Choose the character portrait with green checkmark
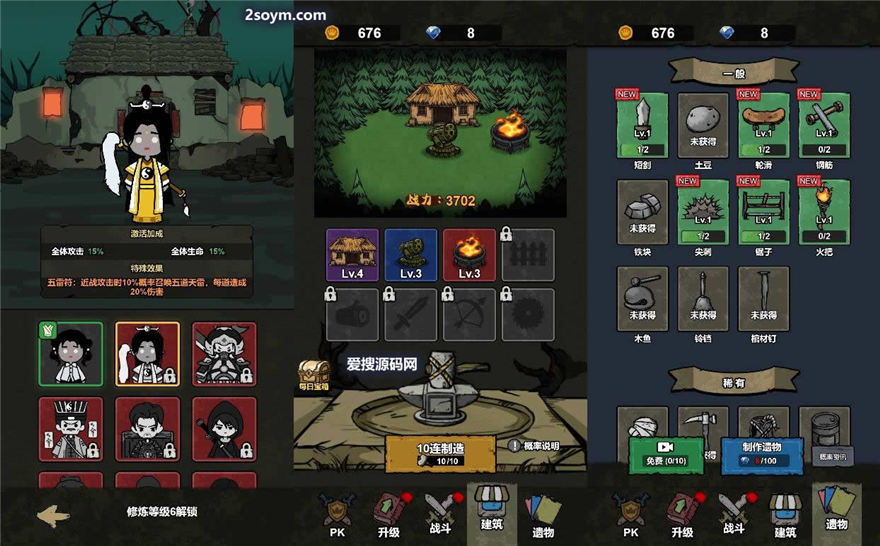This screenshot has height=546, width=880. coord(70,354)
